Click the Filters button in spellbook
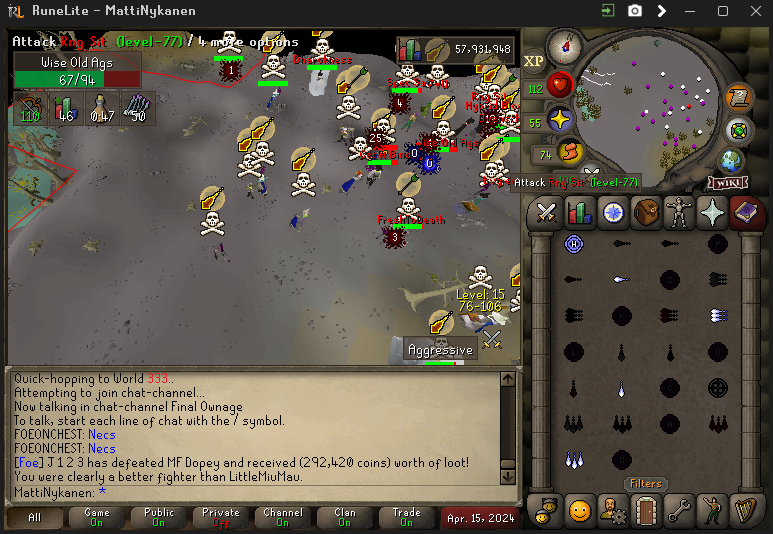This screenshot has height=534, width=773. [x=645, y=484]
